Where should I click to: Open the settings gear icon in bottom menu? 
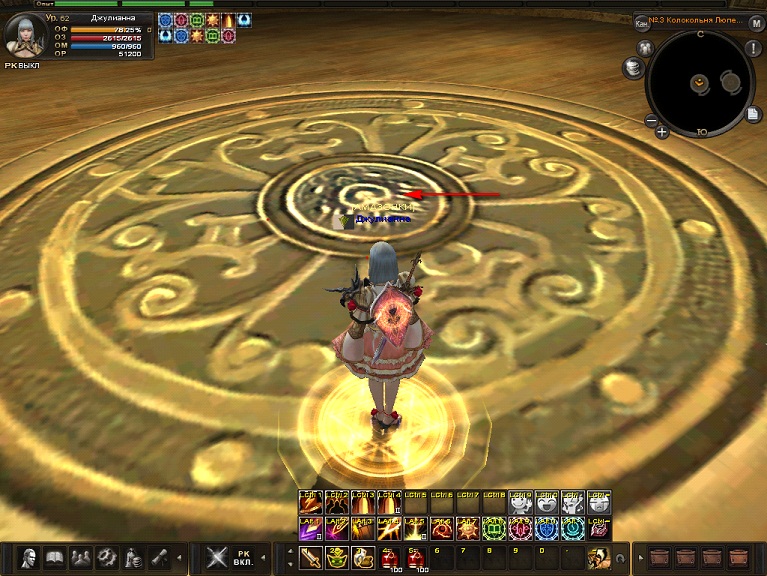(107, 557)
